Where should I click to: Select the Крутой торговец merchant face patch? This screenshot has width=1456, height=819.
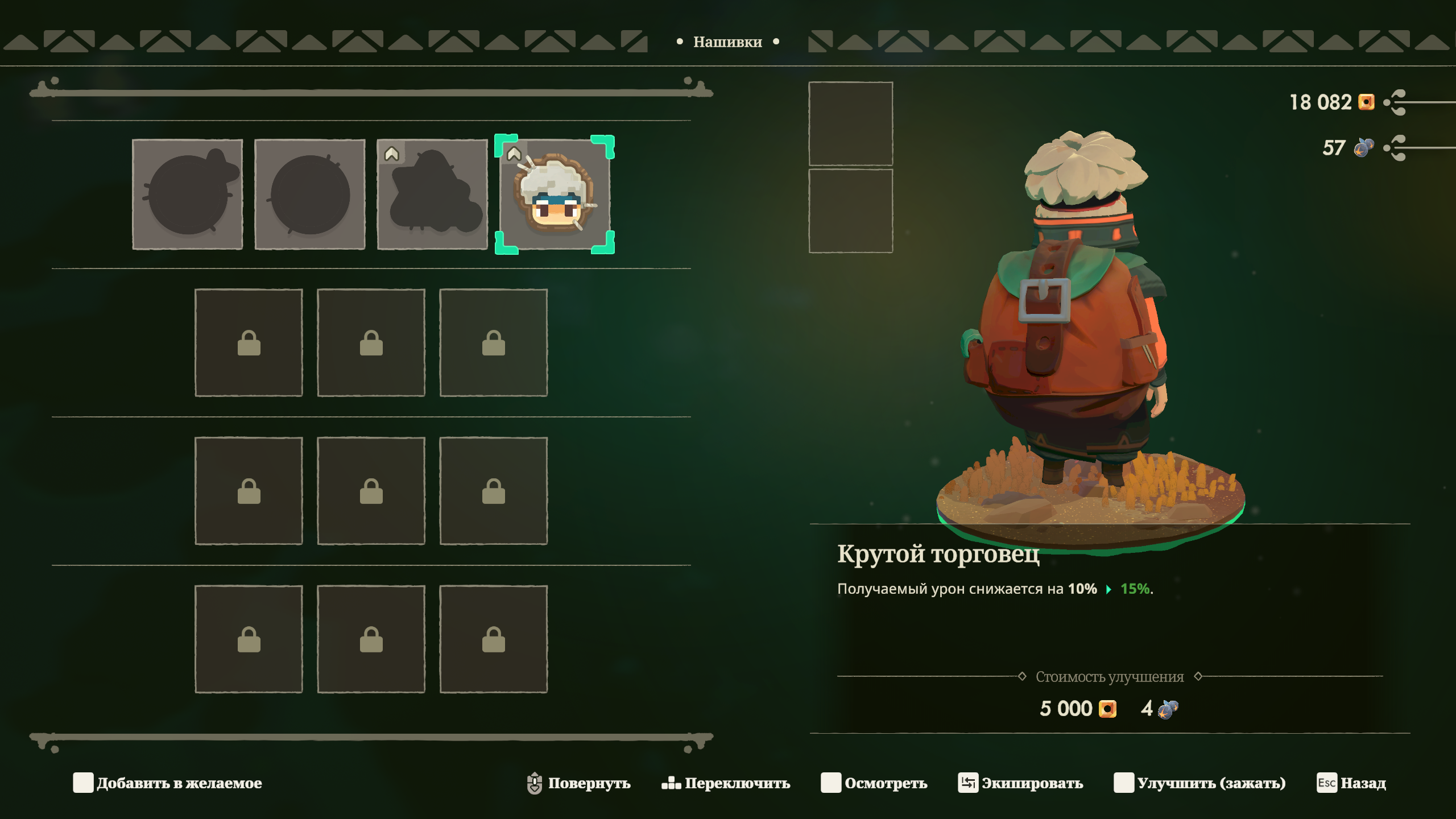(x=555, y=195)
